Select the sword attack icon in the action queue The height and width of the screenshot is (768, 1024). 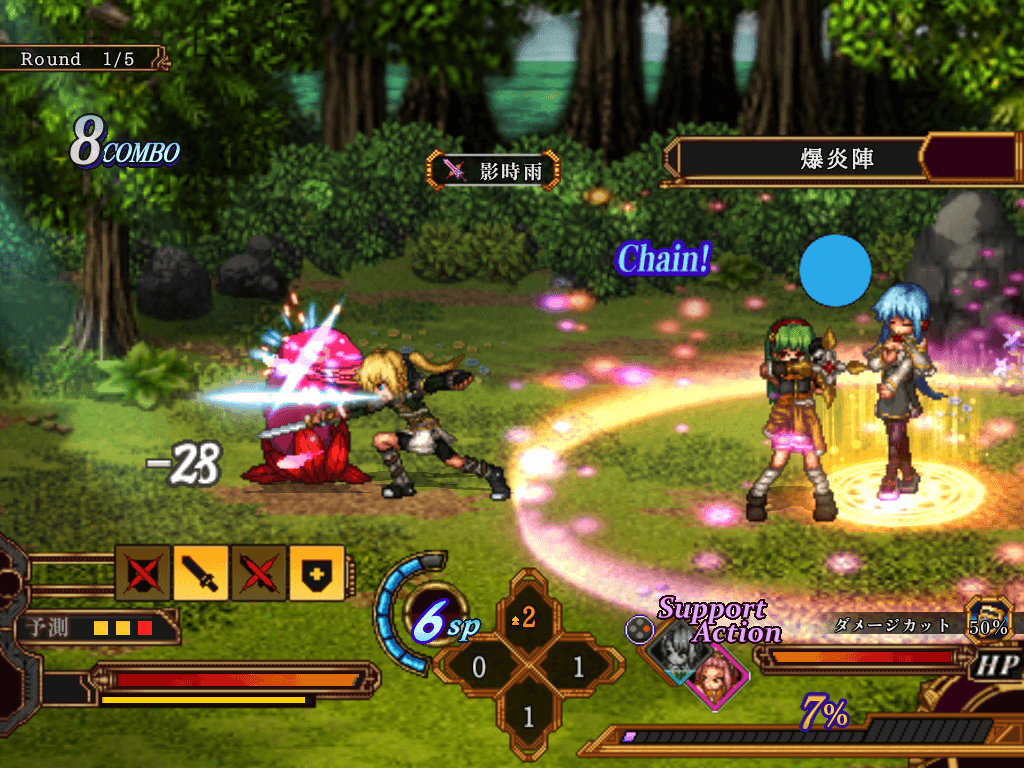[x=201, y=572]
